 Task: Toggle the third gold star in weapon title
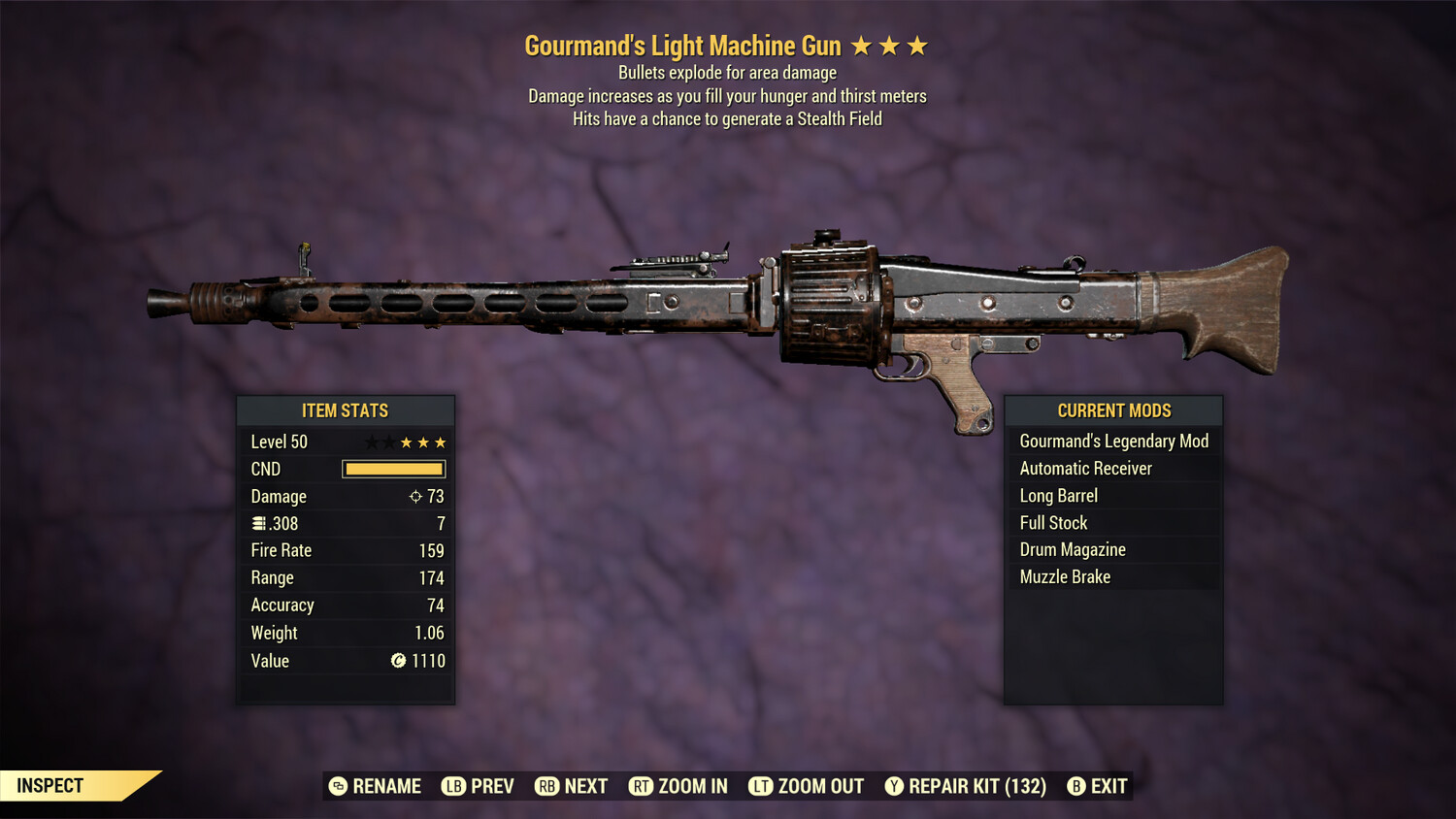click(916, 45)
